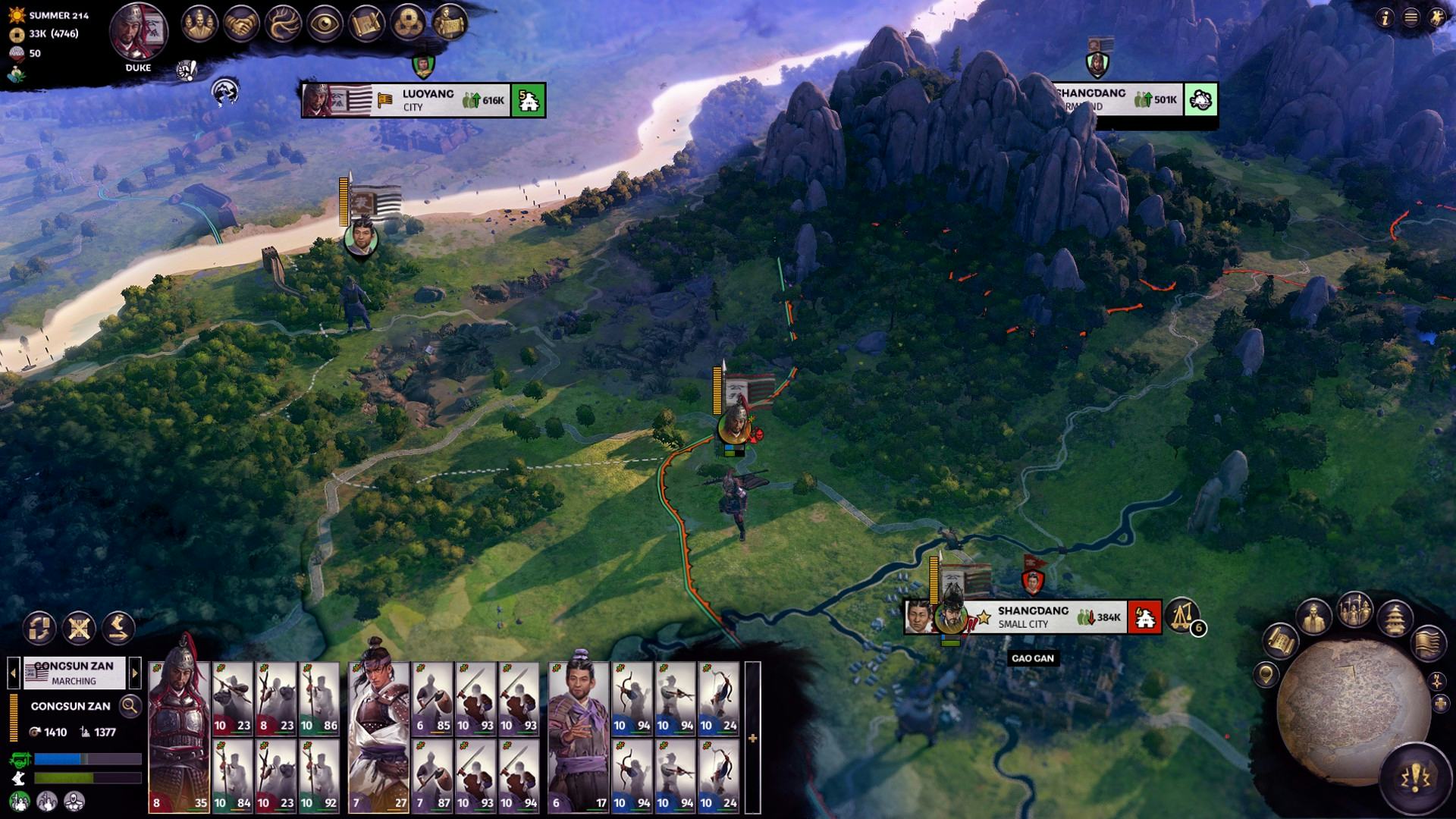Add a retinue with the plus button
The width and height of the screenshot is (1456, 819).
[x=752, y=738]
